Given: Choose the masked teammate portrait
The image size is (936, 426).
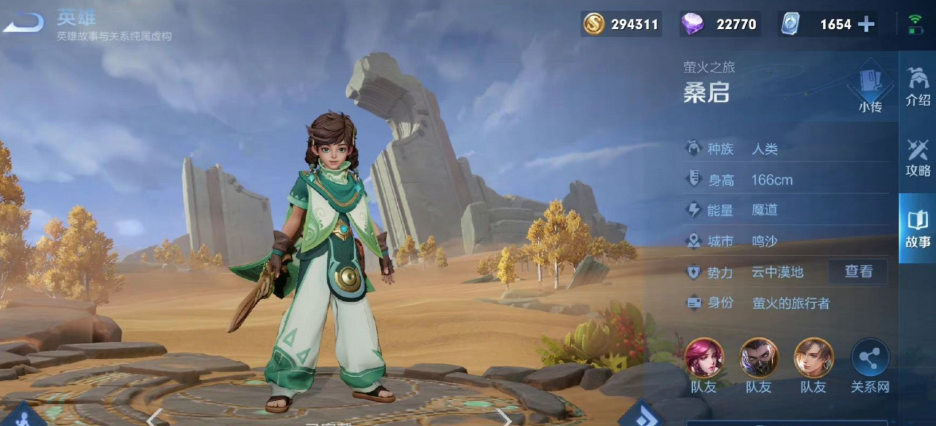Looking at the screenshot, I should click(758, 359).
